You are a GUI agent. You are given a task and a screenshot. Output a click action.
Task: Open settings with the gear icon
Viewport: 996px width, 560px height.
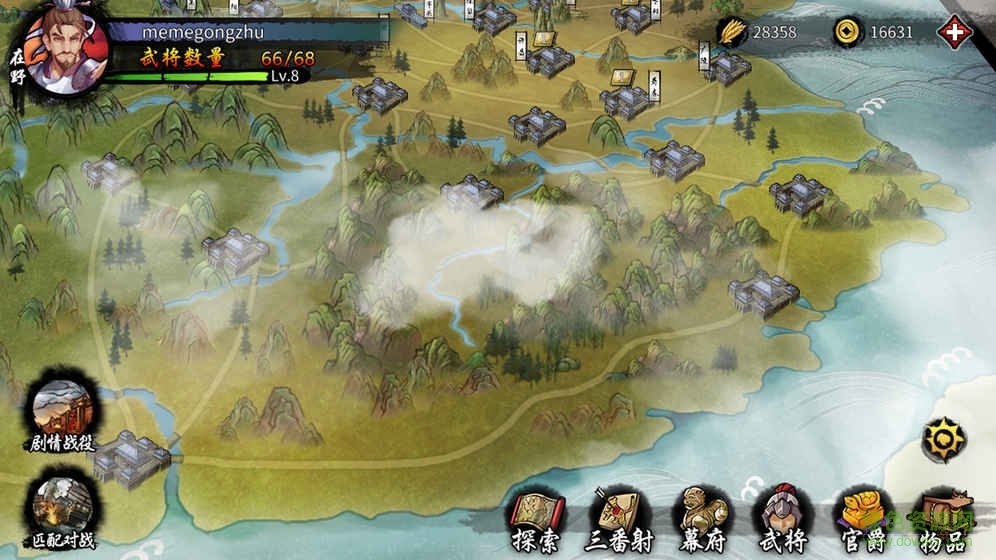click(x=943, y=439)
